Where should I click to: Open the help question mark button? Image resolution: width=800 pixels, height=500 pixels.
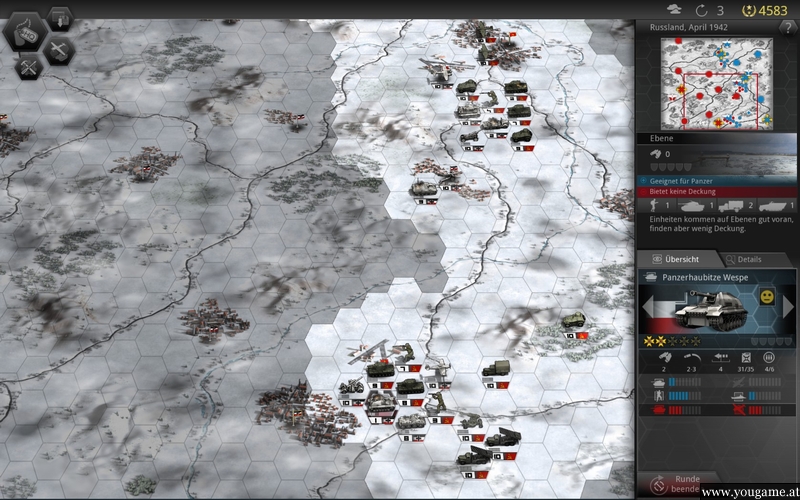pos(787,27)
